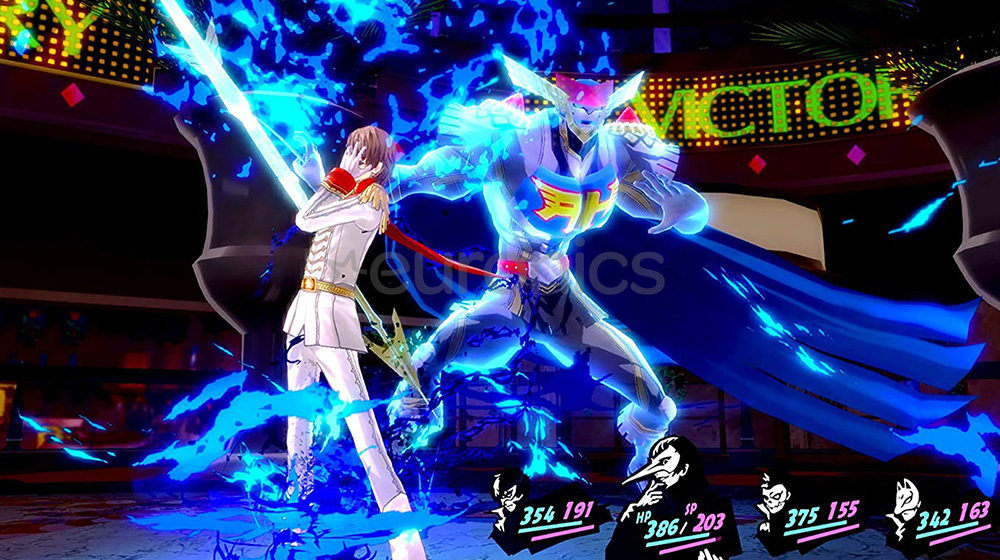The image size is (1000, 560).
Task: Select the long-beaked mask party portrait
Action: pos(655,480)
